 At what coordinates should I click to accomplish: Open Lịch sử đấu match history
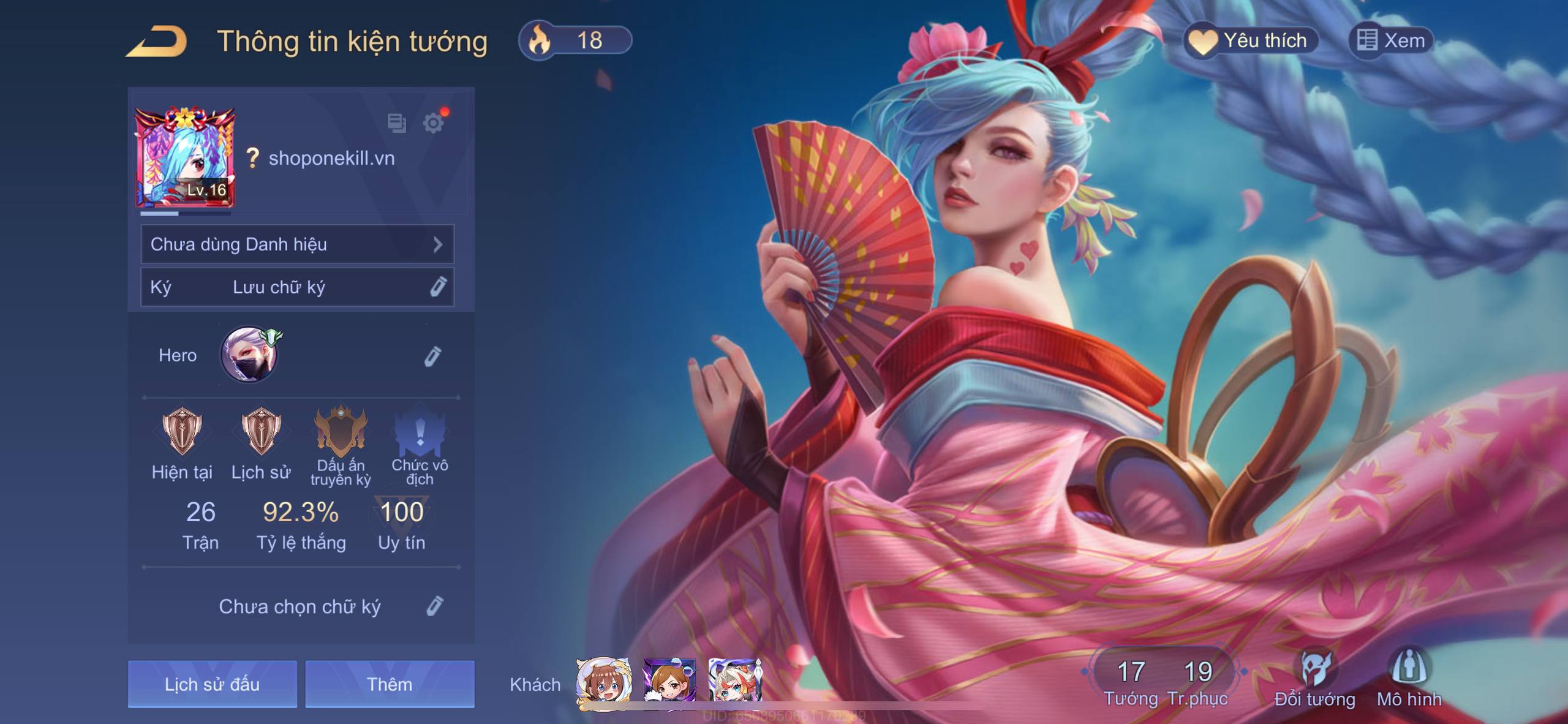click(x=212, y=684)
